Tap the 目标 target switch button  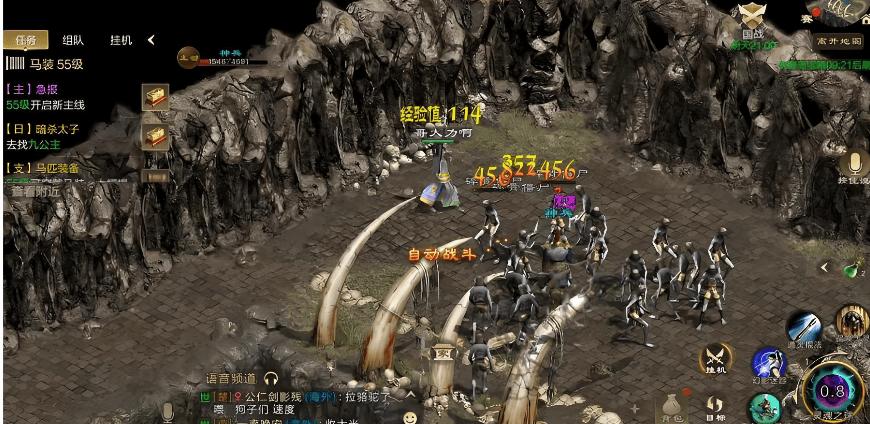click(x=715, y=407)
